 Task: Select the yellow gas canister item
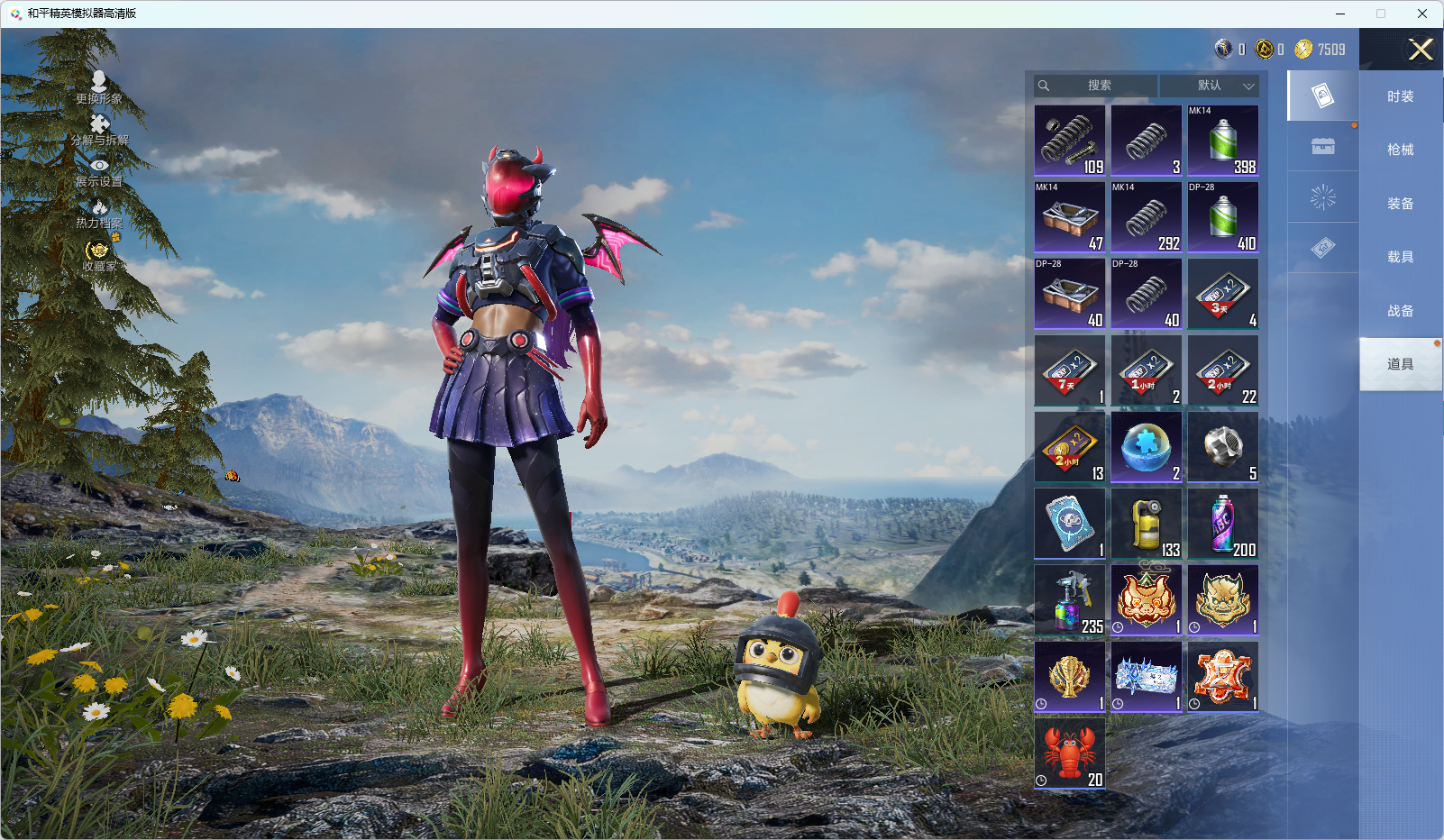(1147, 524)
